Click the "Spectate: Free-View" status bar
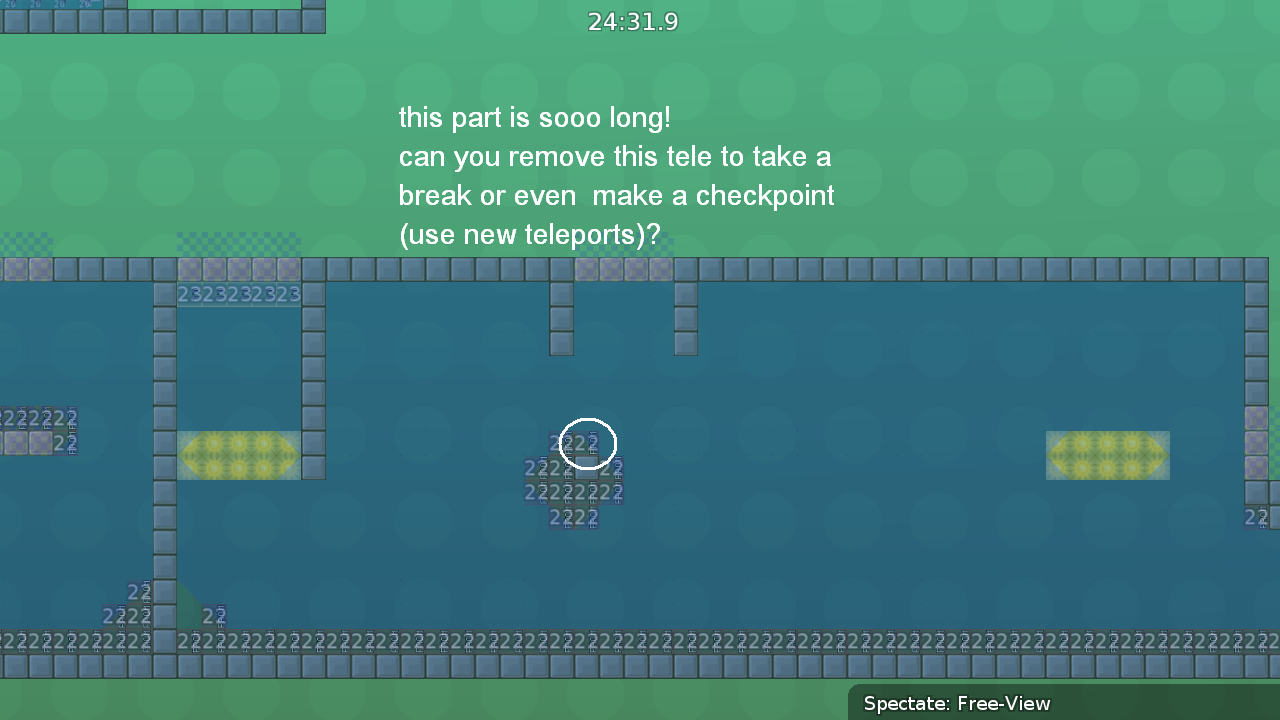The image size is (1280, 720). [x=955, y=703]
